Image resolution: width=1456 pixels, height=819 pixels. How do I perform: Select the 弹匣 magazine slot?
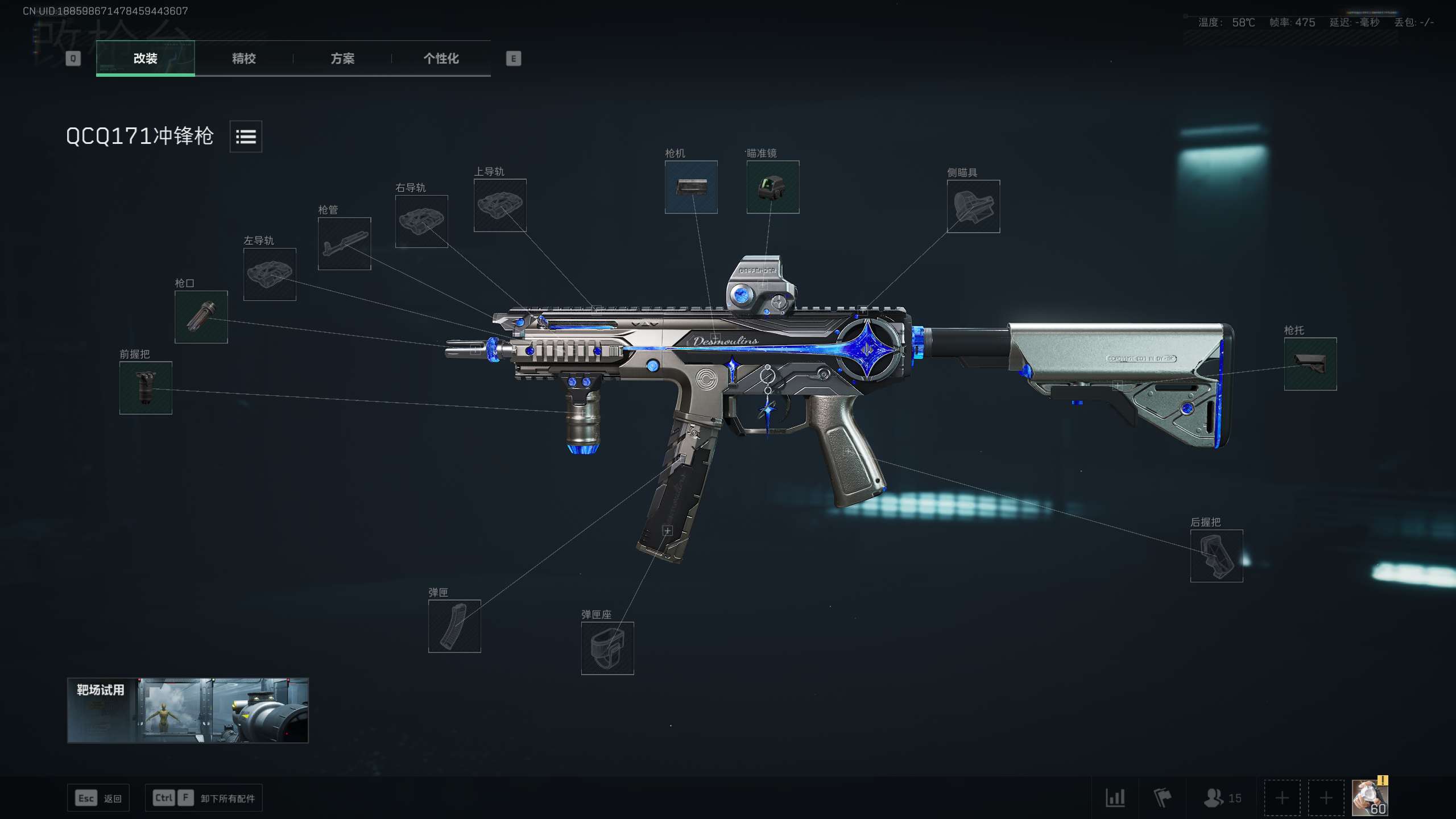(454, 626)
